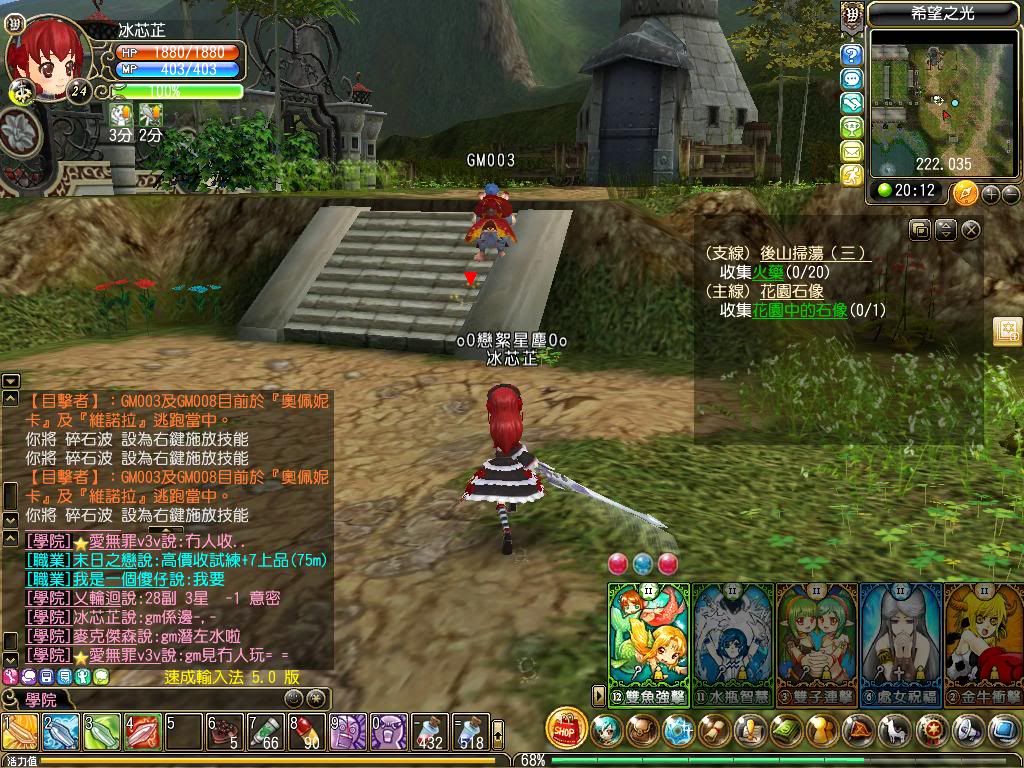
Task: Open the orange compass map button
Action: click(965, 192)
